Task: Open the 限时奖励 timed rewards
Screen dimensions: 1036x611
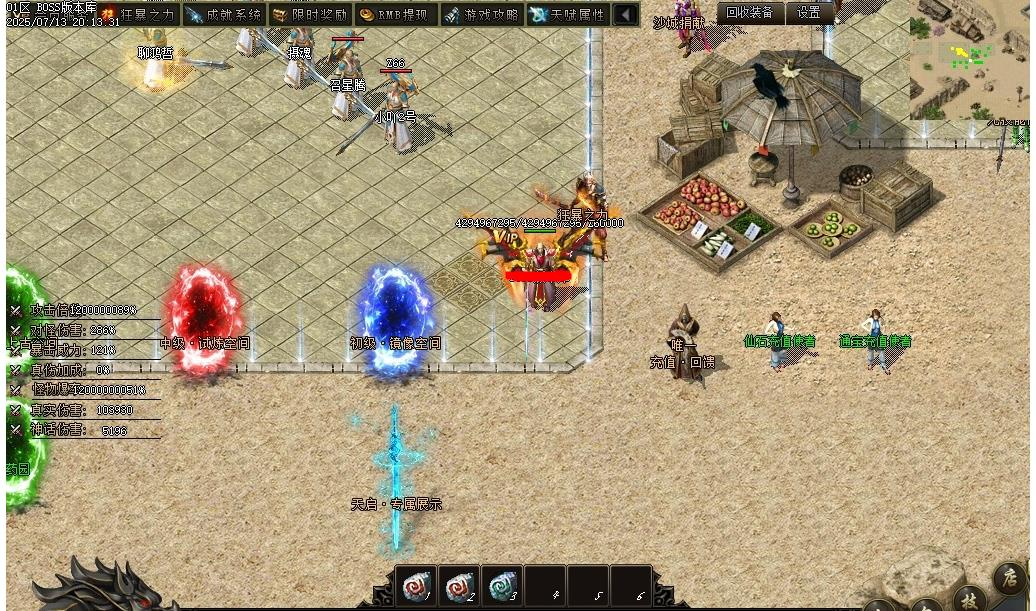Action: point(310,15)
